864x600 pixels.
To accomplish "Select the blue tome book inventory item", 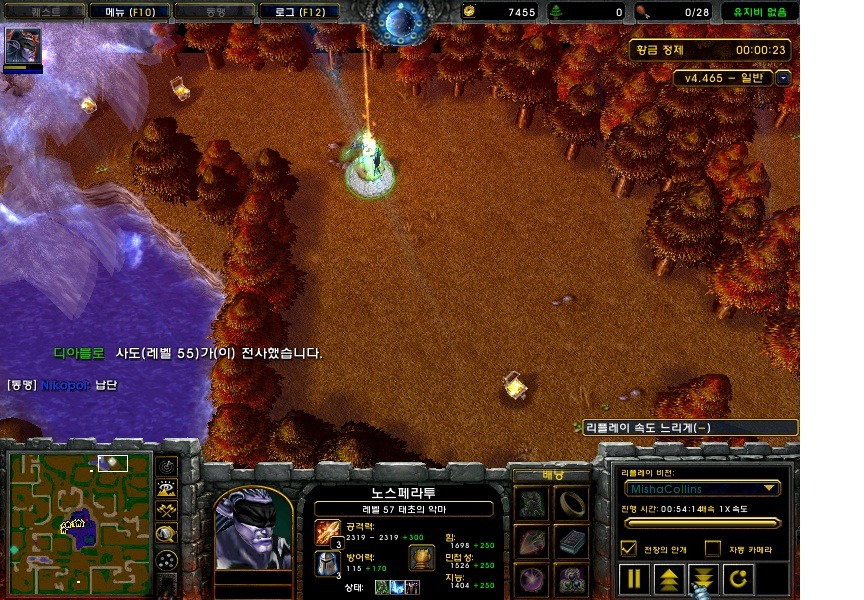I will tap(572, 542).
